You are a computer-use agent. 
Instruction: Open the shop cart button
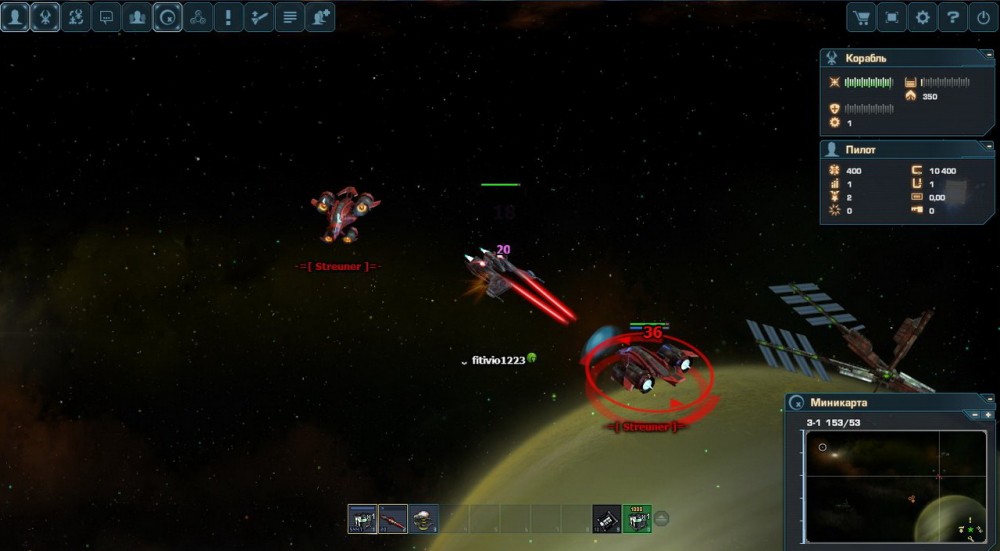click(x=861, y=17)
